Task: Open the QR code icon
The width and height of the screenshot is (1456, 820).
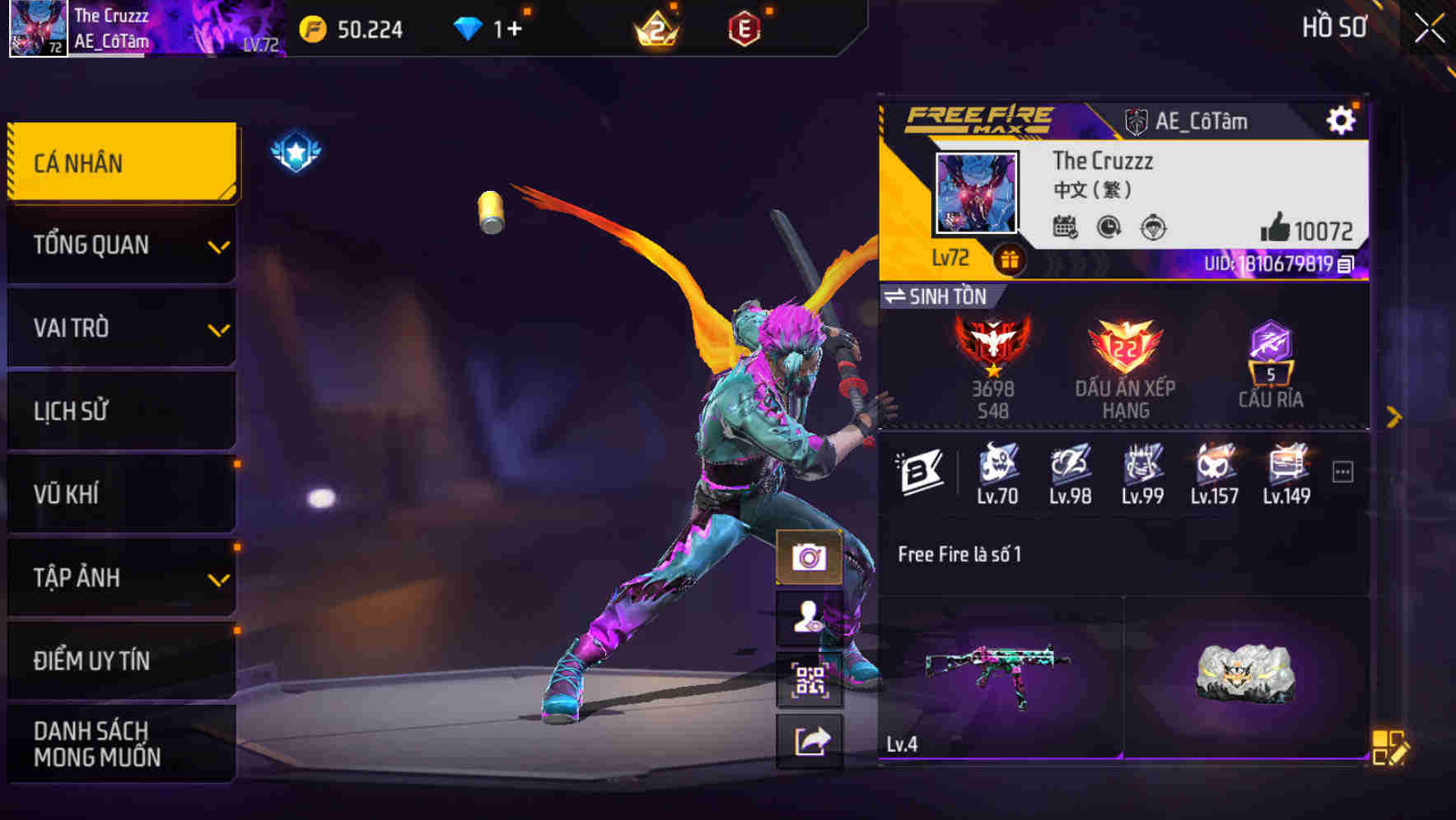Action: coord(809,680)
